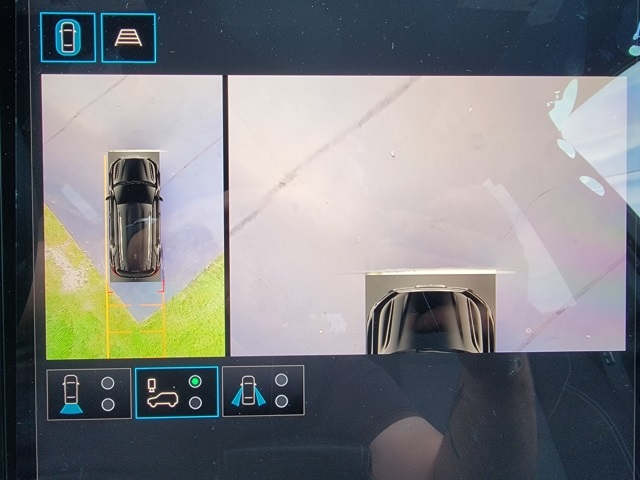Viewport: 640px width, 480px height.
Task: Tap the large rear camera feed panel
Action: tap(427, 215)
